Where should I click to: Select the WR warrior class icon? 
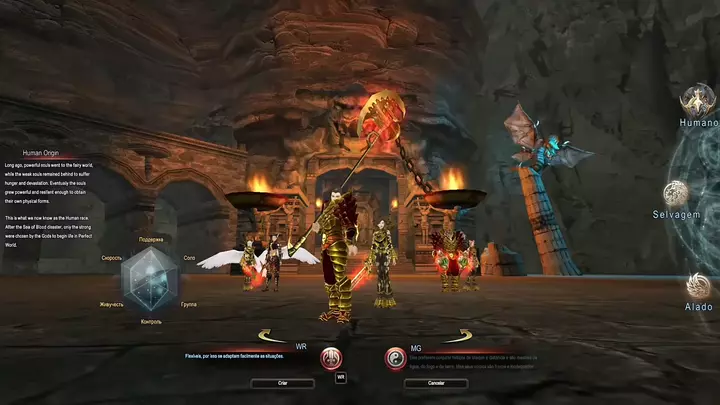tap(331, 358)
